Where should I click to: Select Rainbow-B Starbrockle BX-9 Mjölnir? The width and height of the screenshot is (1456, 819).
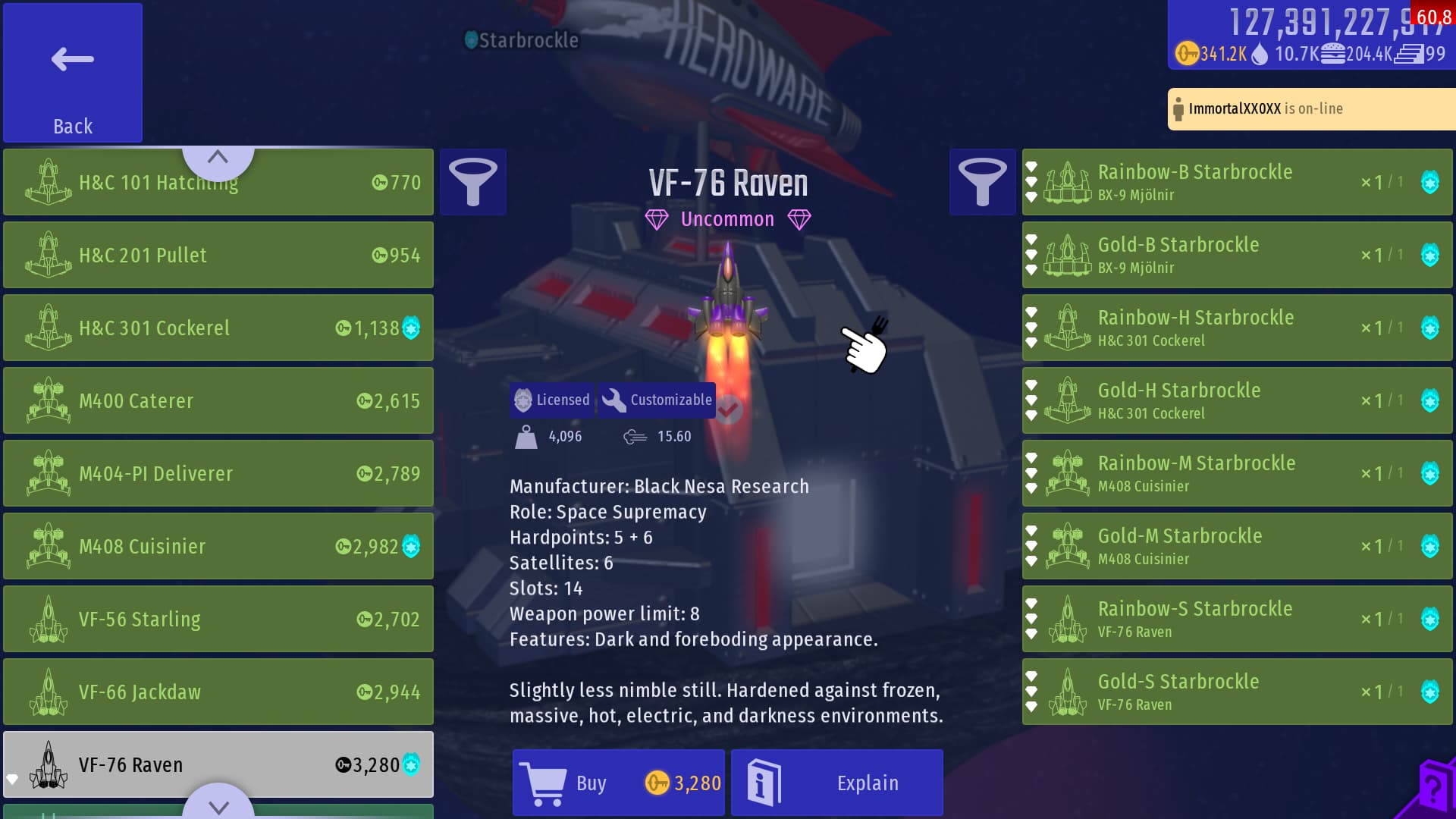point(1236,182)
